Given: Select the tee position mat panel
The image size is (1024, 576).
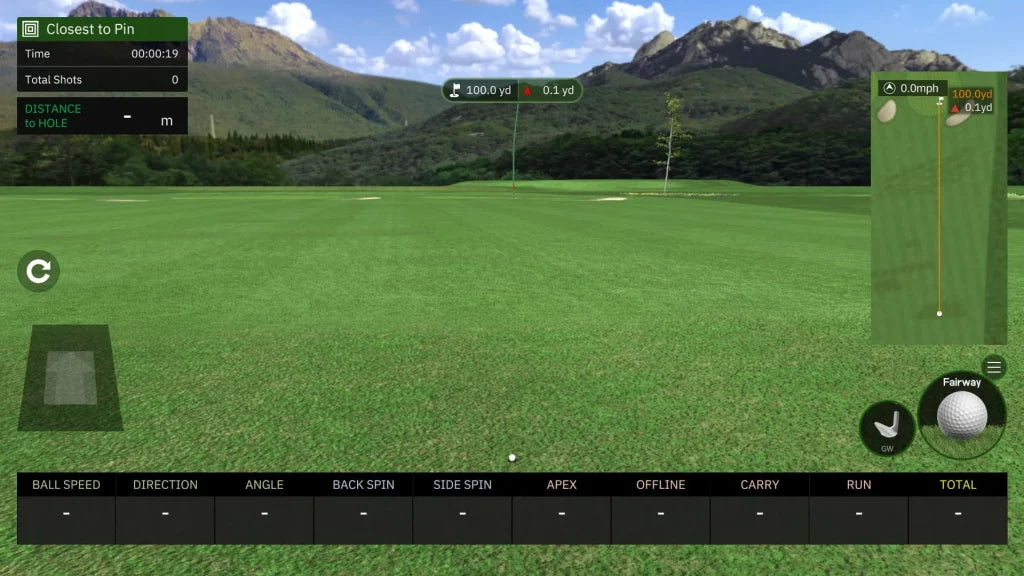Looking at the screenshot, I should coord(70,378).
